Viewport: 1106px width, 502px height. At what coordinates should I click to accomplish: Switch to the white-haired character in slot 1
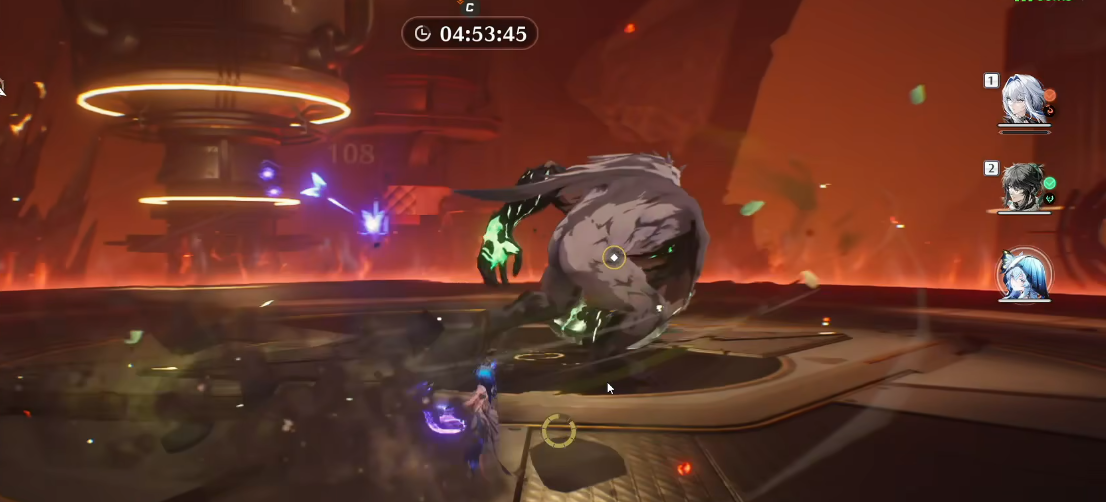[x=1023, y=101]
